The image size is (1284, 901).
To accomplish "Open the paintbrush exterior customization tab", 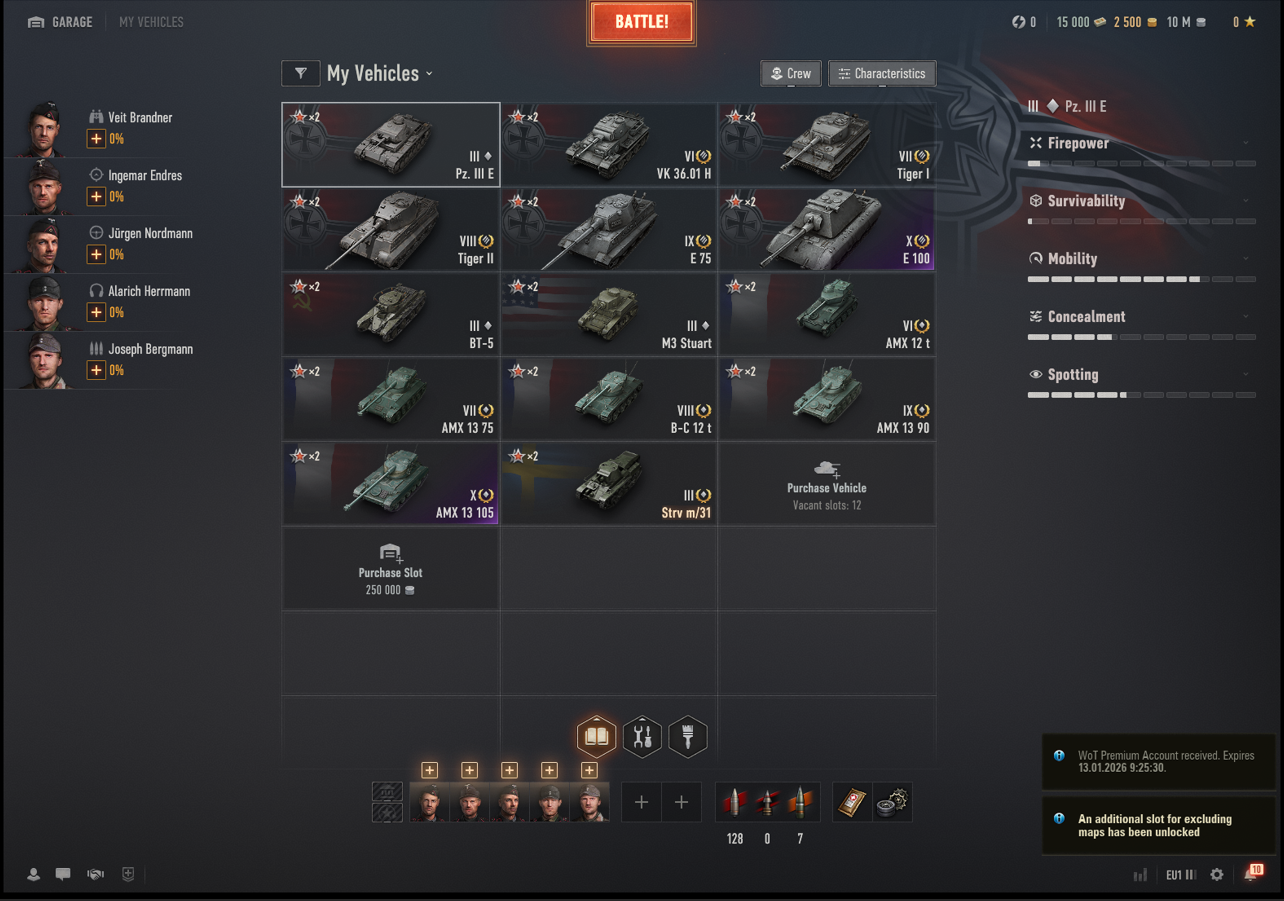I will point(688,737).
